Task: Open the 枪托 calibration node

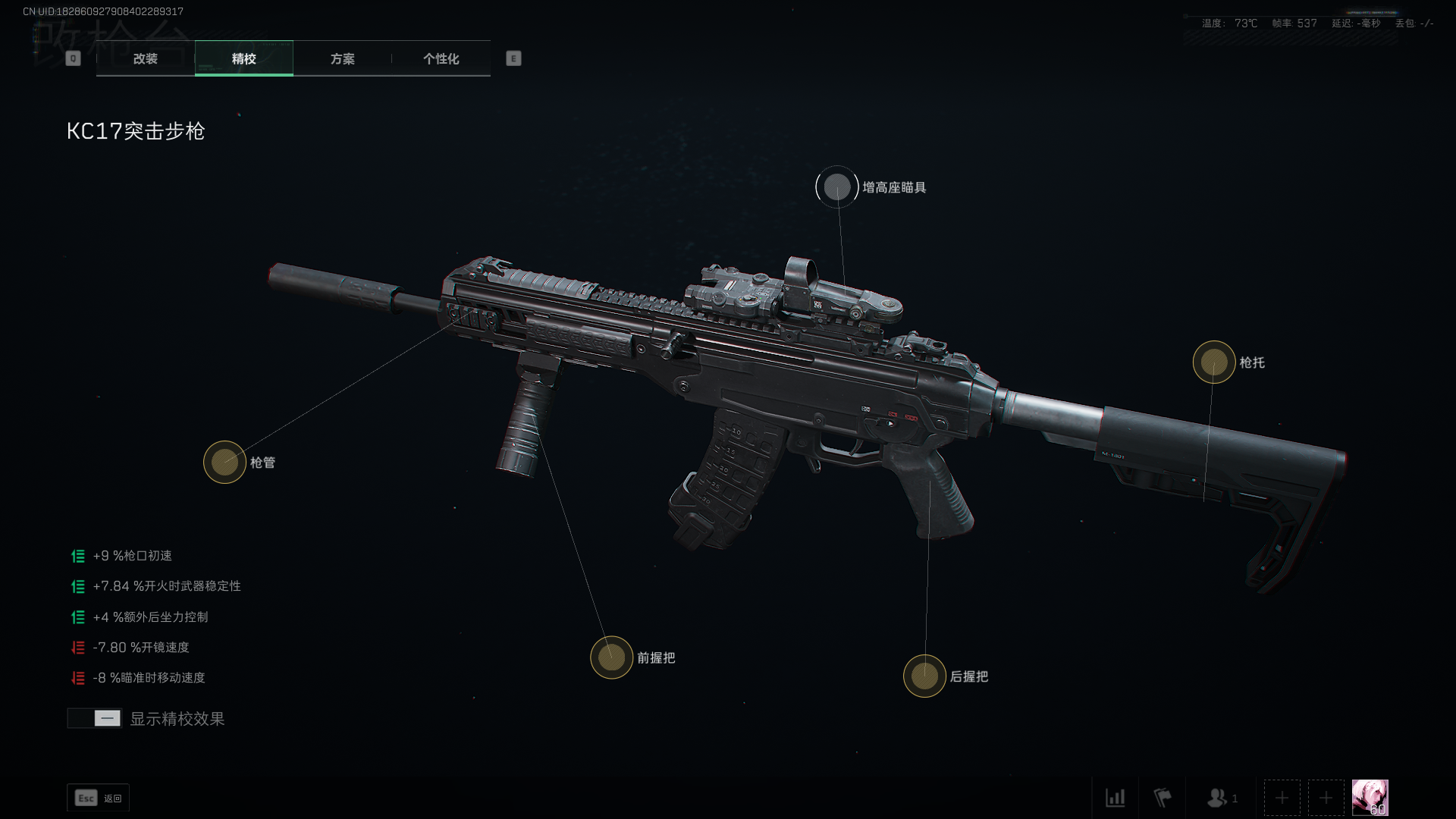Action: click(x=1214, y=362)
